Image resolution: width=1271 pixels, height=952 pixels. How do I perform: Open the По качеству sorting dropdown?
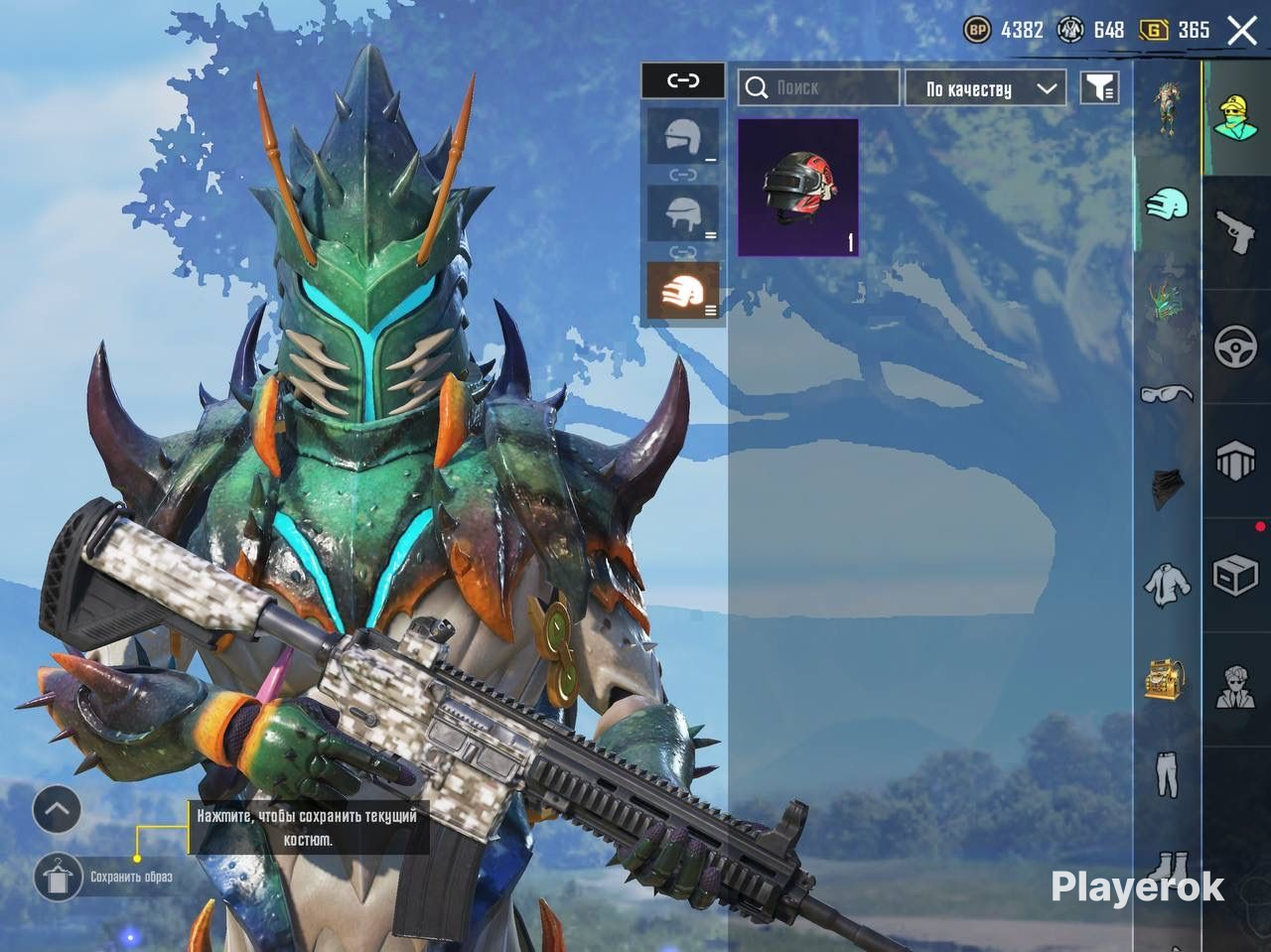click(985, 88)
